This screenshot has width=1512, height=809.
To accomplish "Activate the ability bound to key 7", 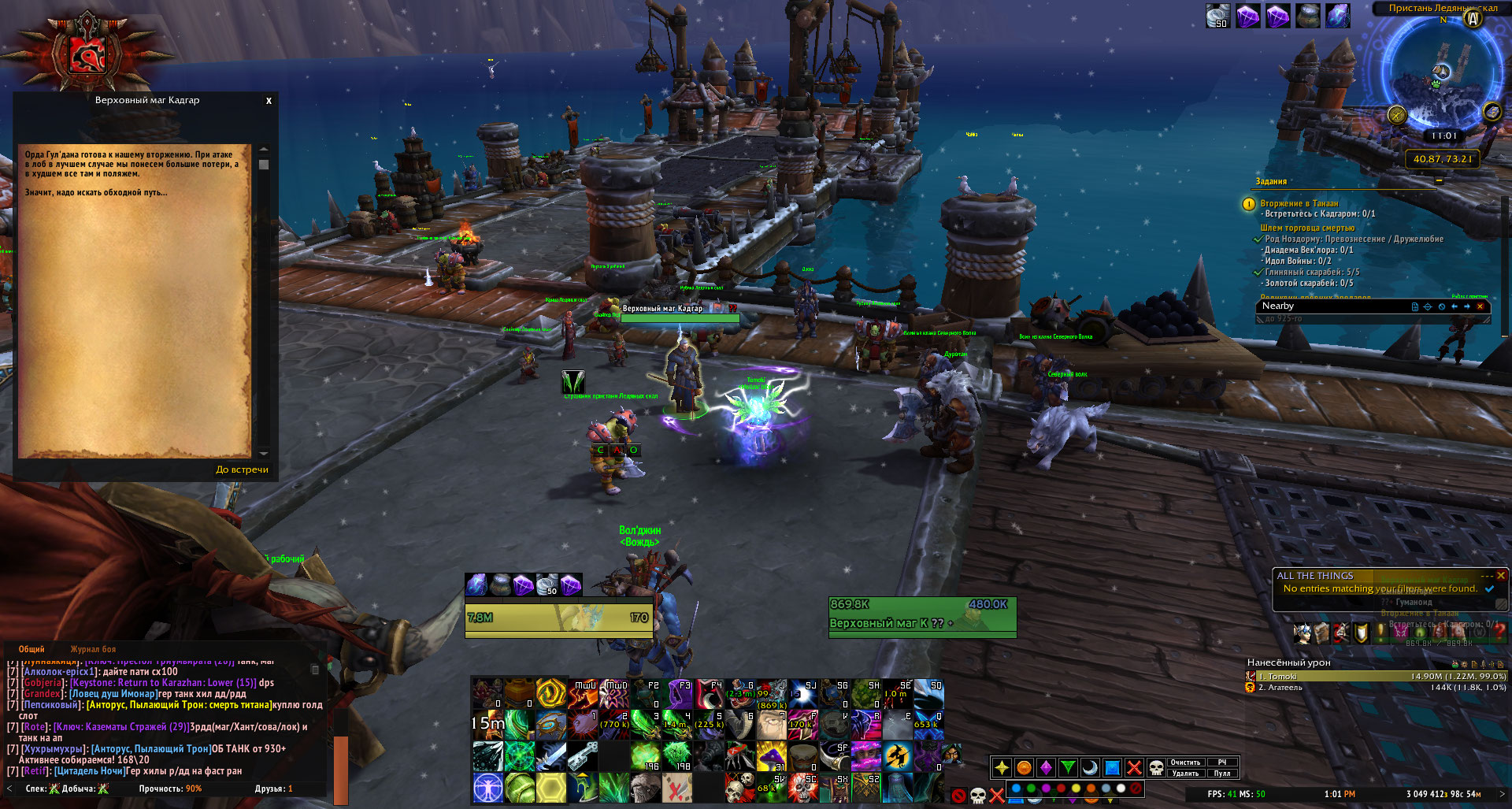I will tap(771, 726).
